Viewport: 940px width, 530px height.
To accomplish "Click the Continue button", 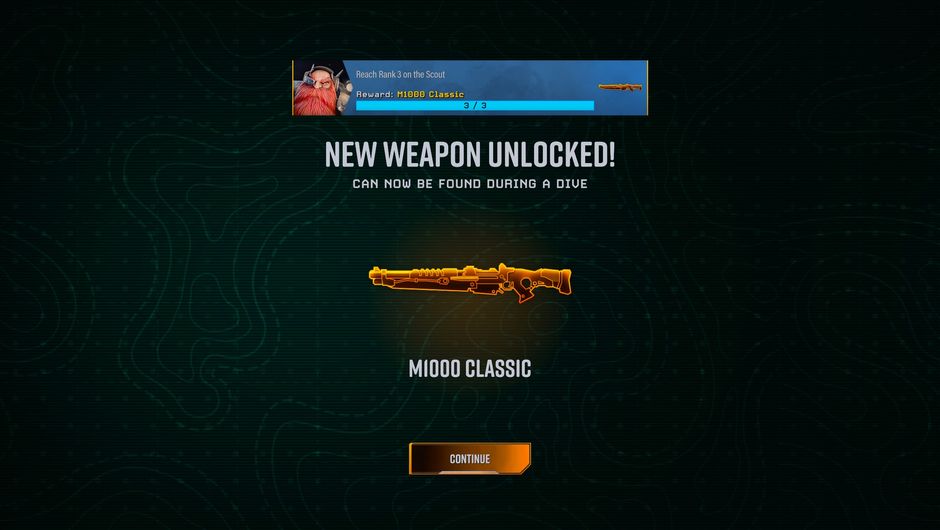I will coord(469,459).
